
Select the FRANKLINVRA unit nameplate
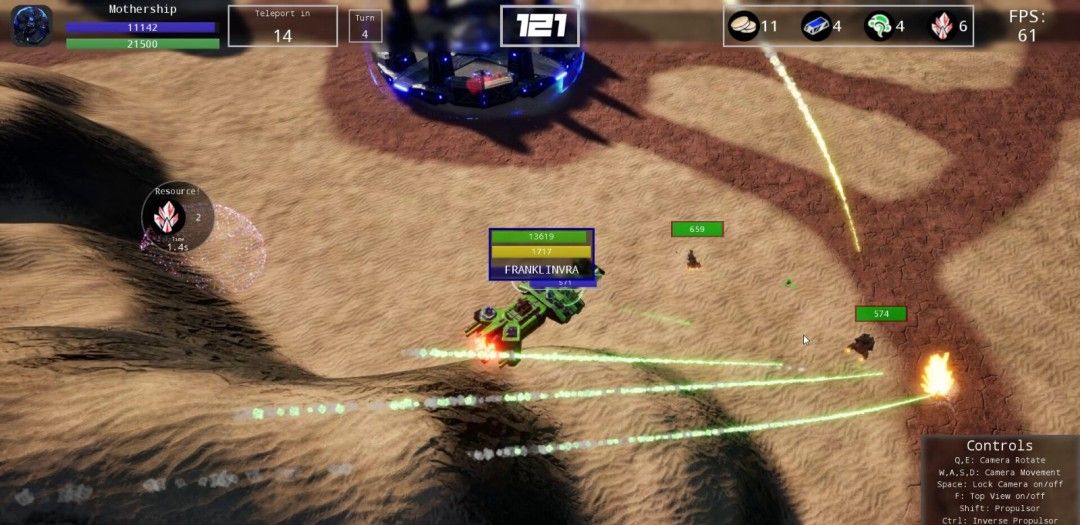541,269
